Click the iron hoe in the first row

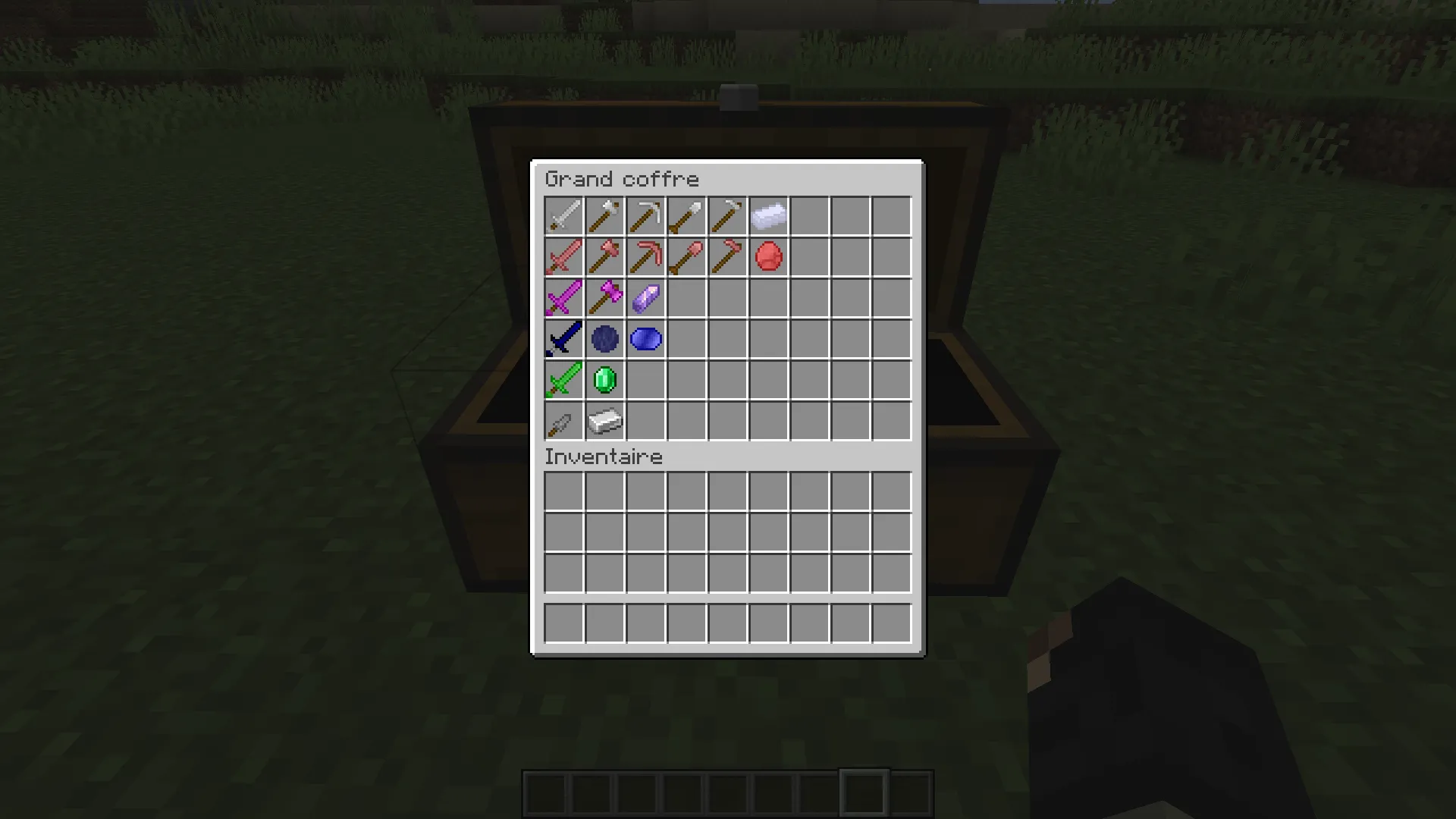coord(728,216)
